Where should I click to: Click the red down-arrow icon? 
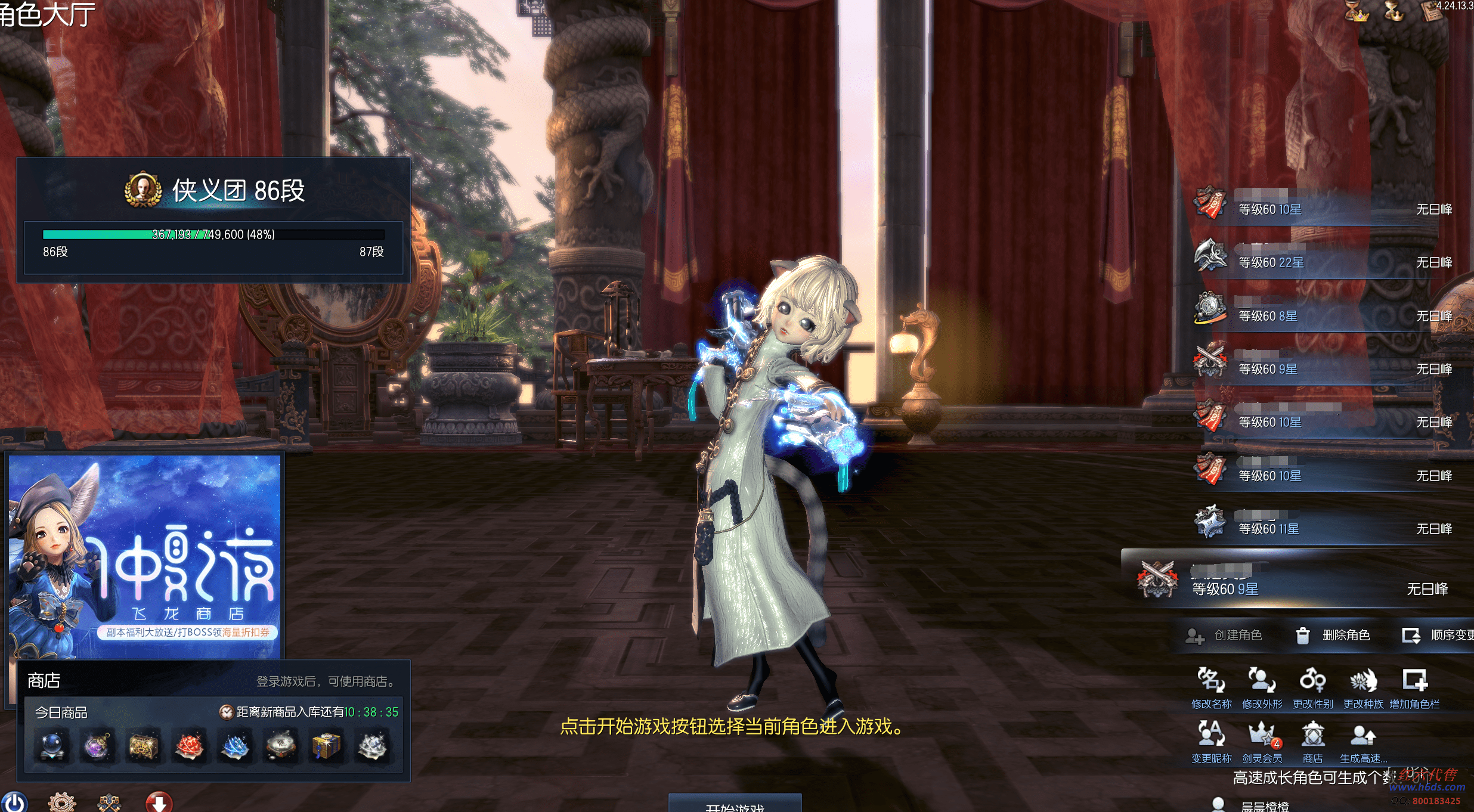tap(159, 802)
